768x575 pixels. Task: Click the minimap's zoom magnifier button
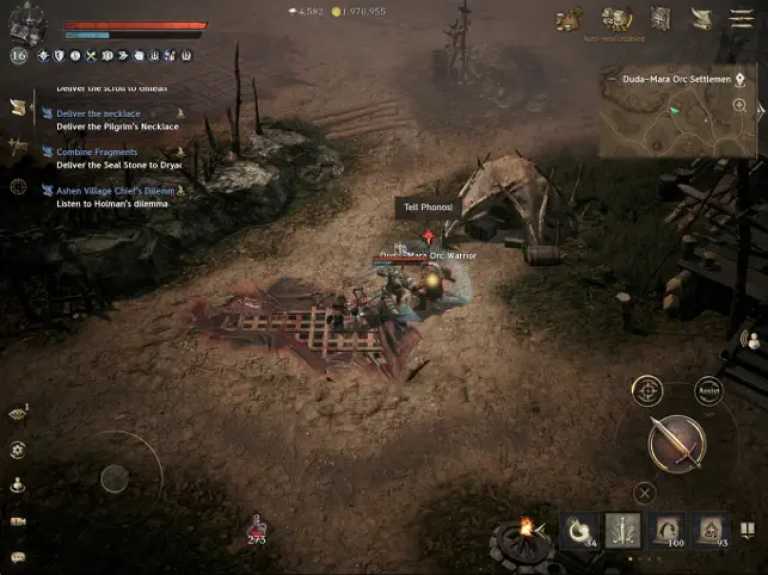(740, 105)
